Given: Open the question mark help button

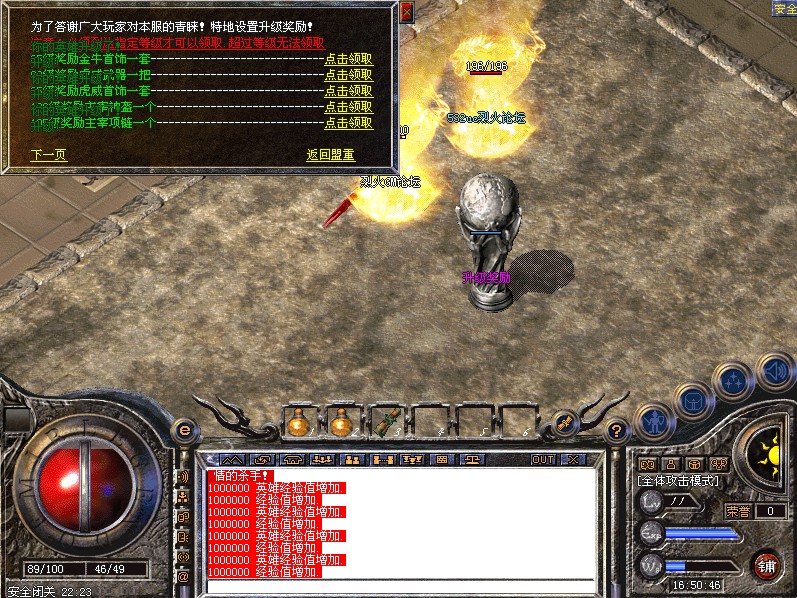Looking at the screenshot, I should pyautogui.click(x=617, y=431).
